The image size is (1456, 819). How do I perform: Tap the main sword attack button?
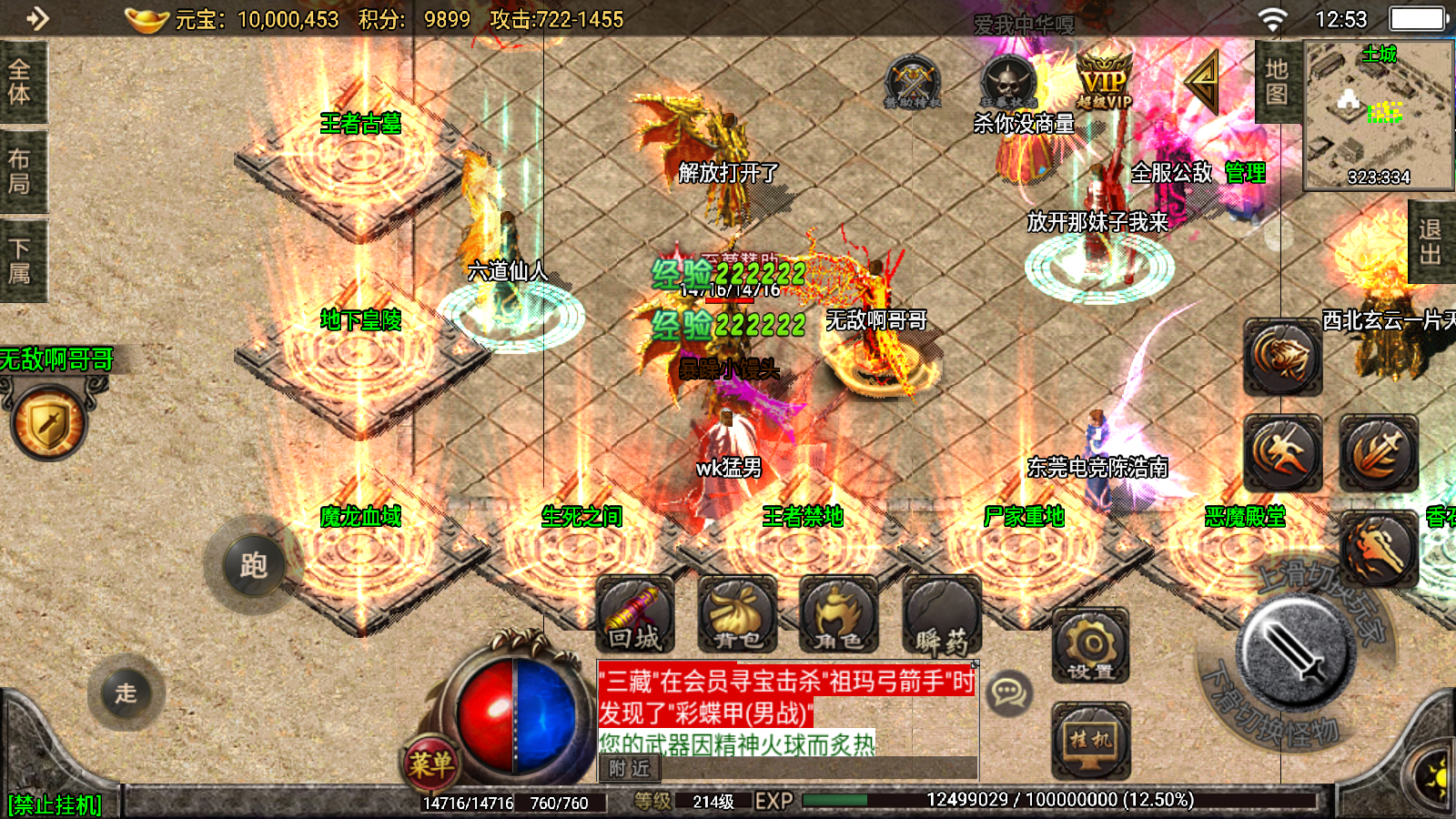1295,653
